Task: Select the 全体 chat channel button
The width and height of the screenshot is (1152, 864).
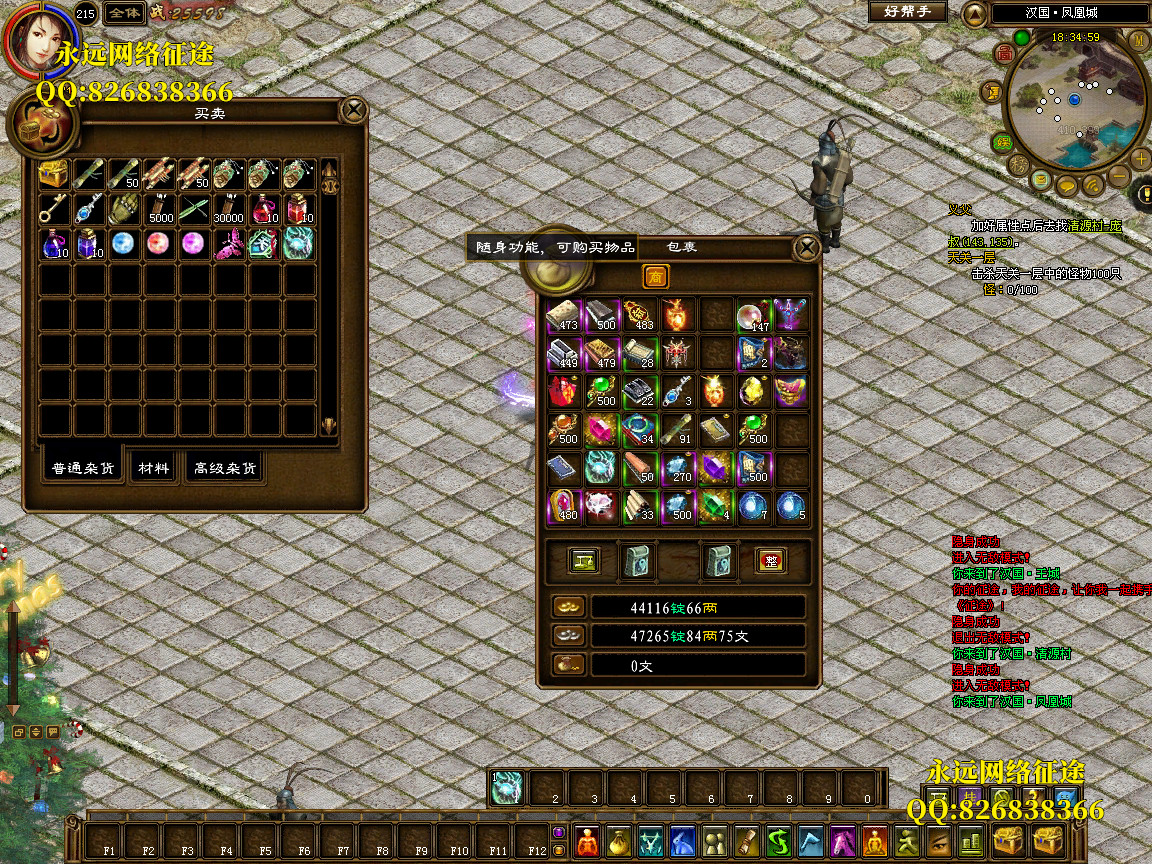Action: 124,13
